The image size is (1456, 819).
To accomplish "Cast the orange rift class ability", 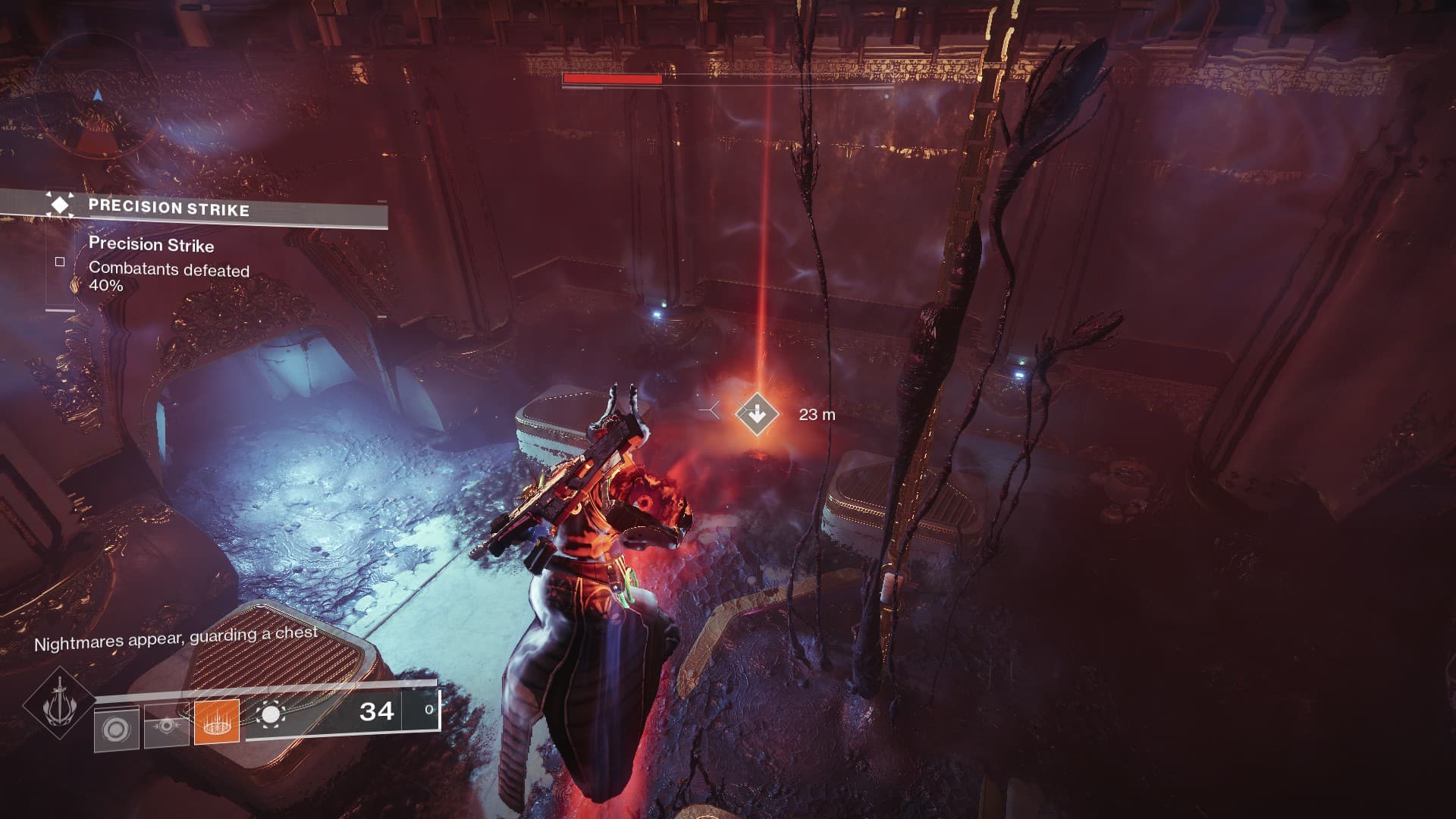I will tap(217, 721).
